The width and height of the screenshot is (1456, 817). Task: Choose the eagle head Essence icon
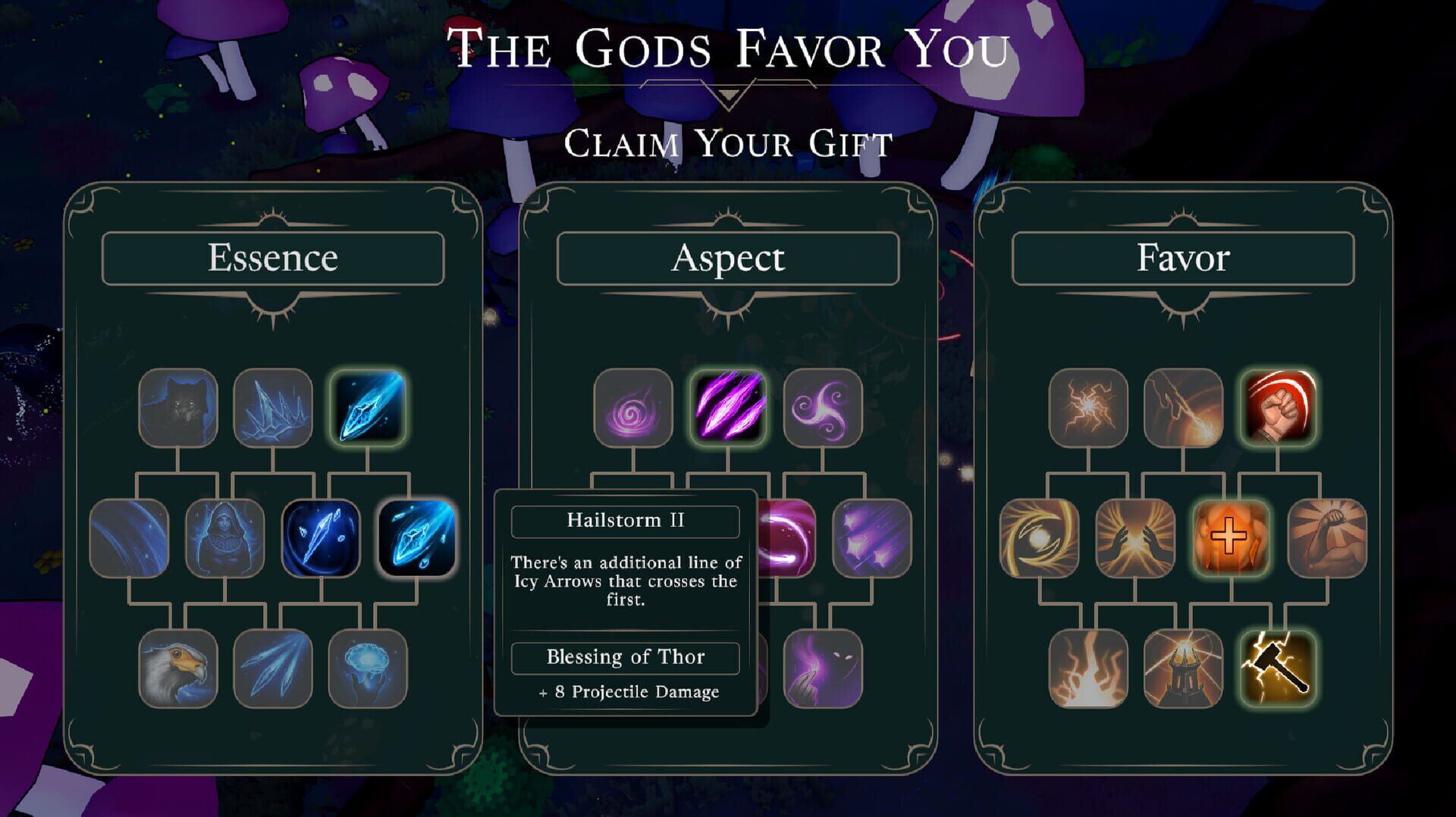(180, 670)
